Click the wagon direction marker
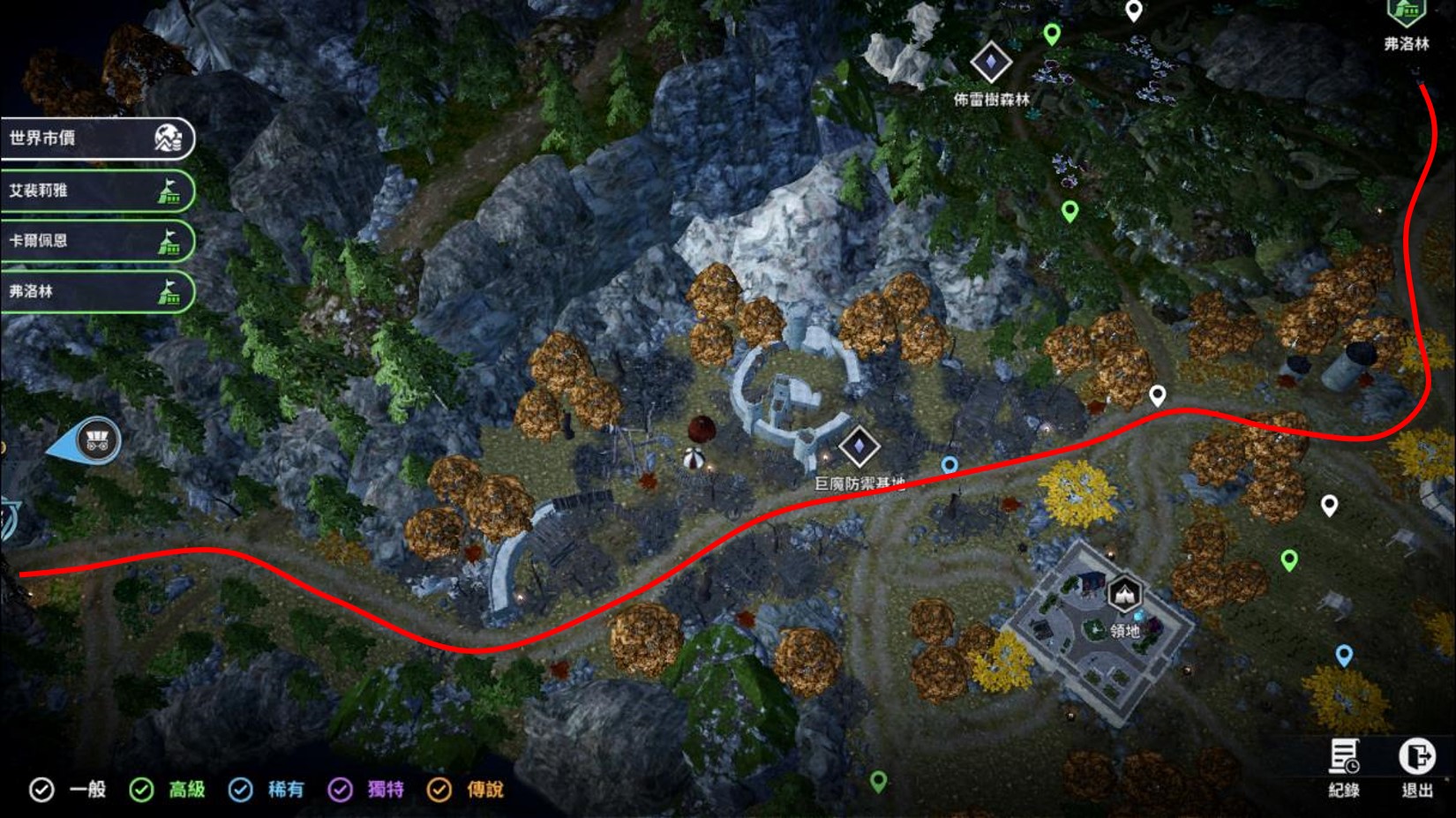This screenshot has height=818, width=1456. click(96, 440)
